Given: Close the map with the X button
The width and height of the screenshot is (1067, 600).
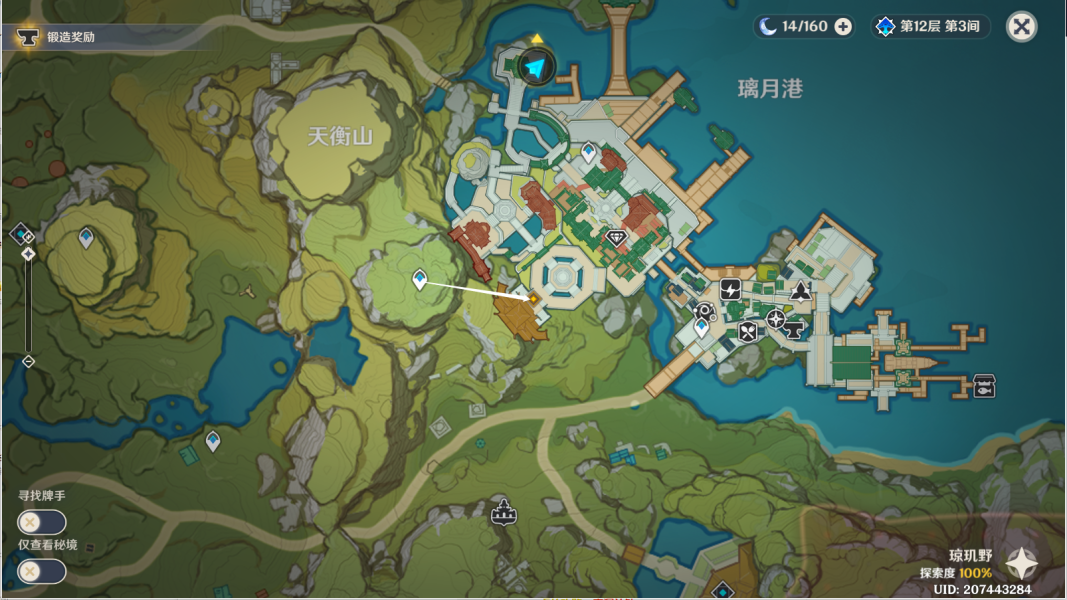Looking at the screenshot, I should (1021, 26).
